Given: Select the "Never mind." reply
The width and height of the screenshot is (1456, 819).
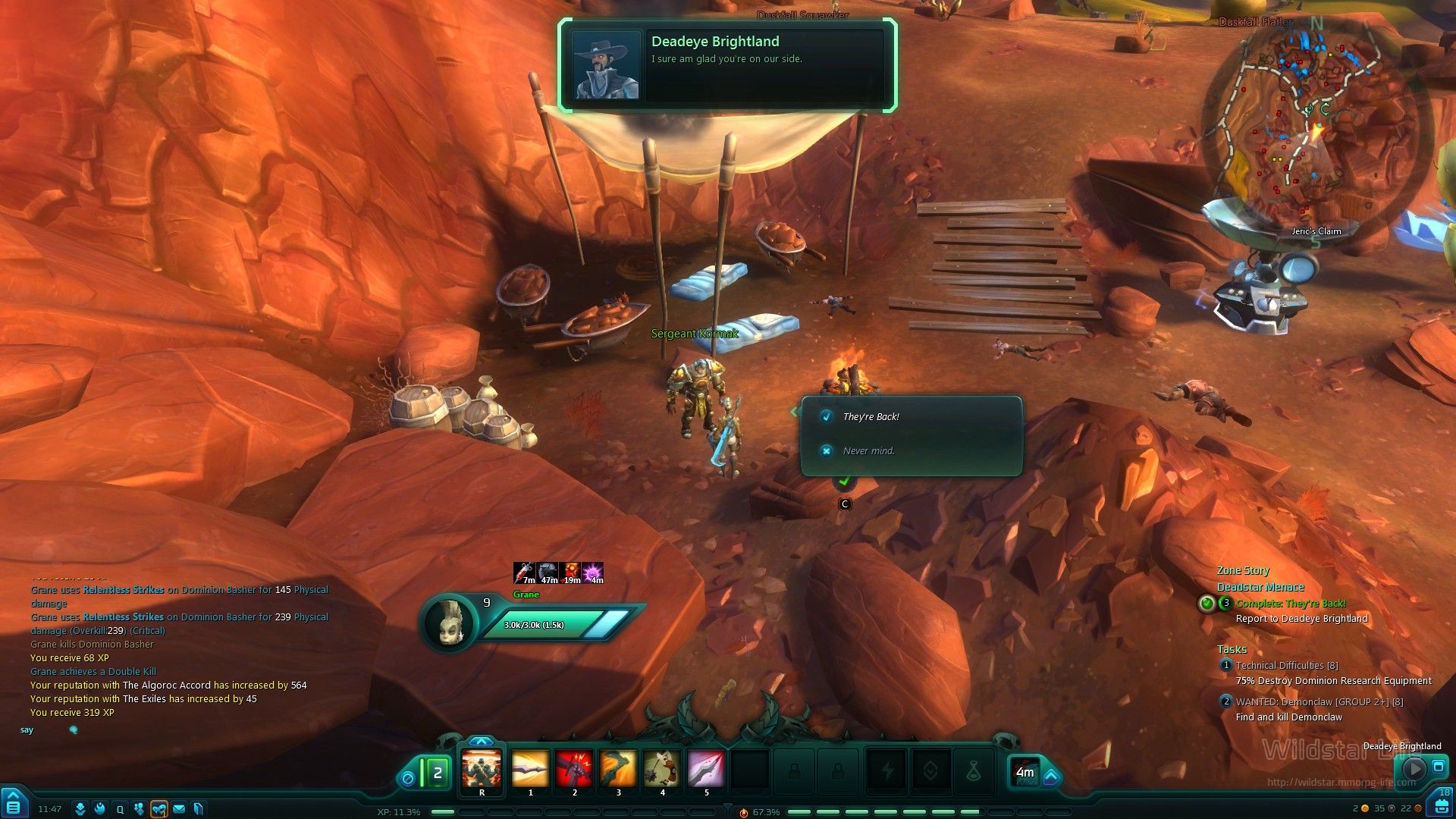Looking at the screenshot, I should [x=868, y=451].
